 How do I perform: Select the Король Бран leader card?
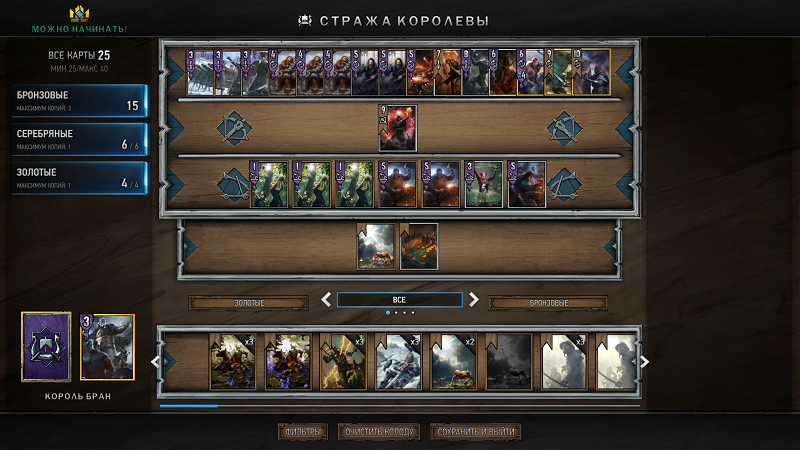click(107, 348)
